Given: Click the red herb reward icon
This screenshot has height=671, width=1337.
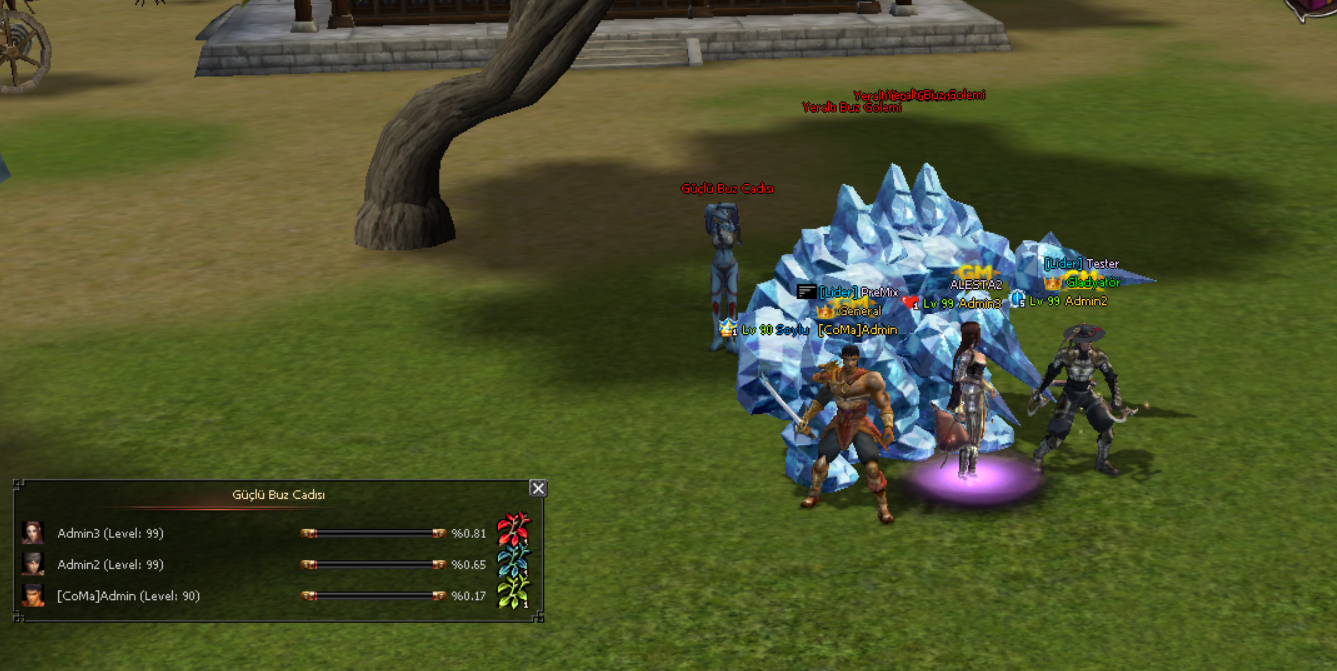Looking at the screenshot, I should click(514, 528).
